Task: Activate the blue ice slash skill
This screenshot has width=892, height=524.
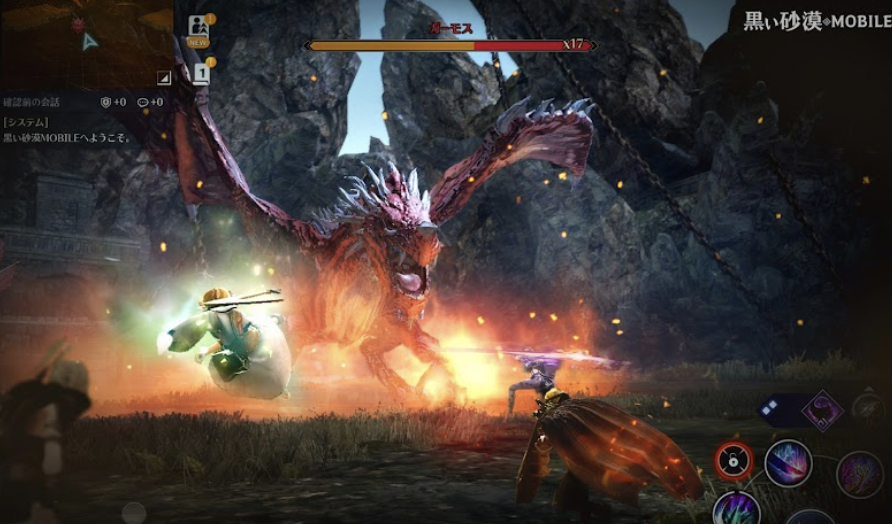Action: click(787, 462)
